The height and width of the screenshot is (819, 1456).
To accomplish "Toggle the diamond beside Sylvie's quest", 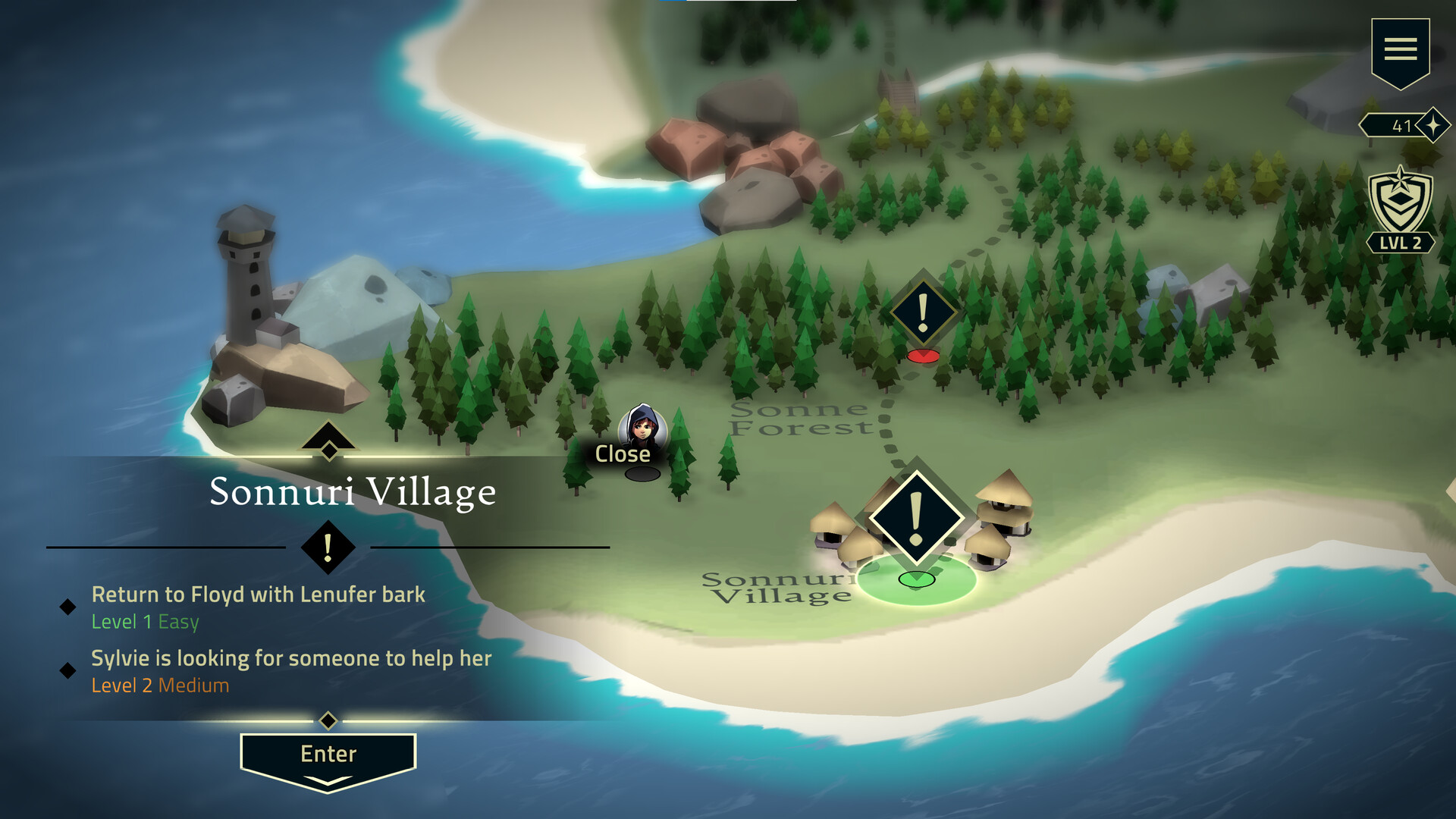I will pos(69,669).
